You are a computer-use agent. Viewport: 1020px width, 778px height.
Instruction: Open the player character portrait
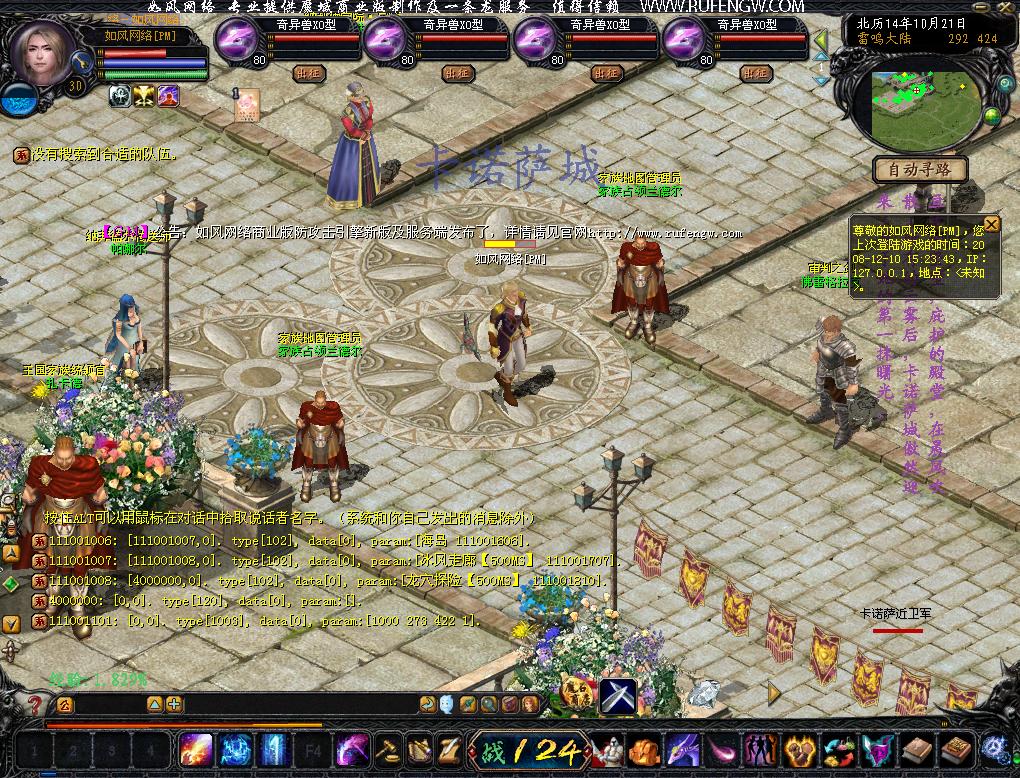pyautogui.click(x=44, y=53)
